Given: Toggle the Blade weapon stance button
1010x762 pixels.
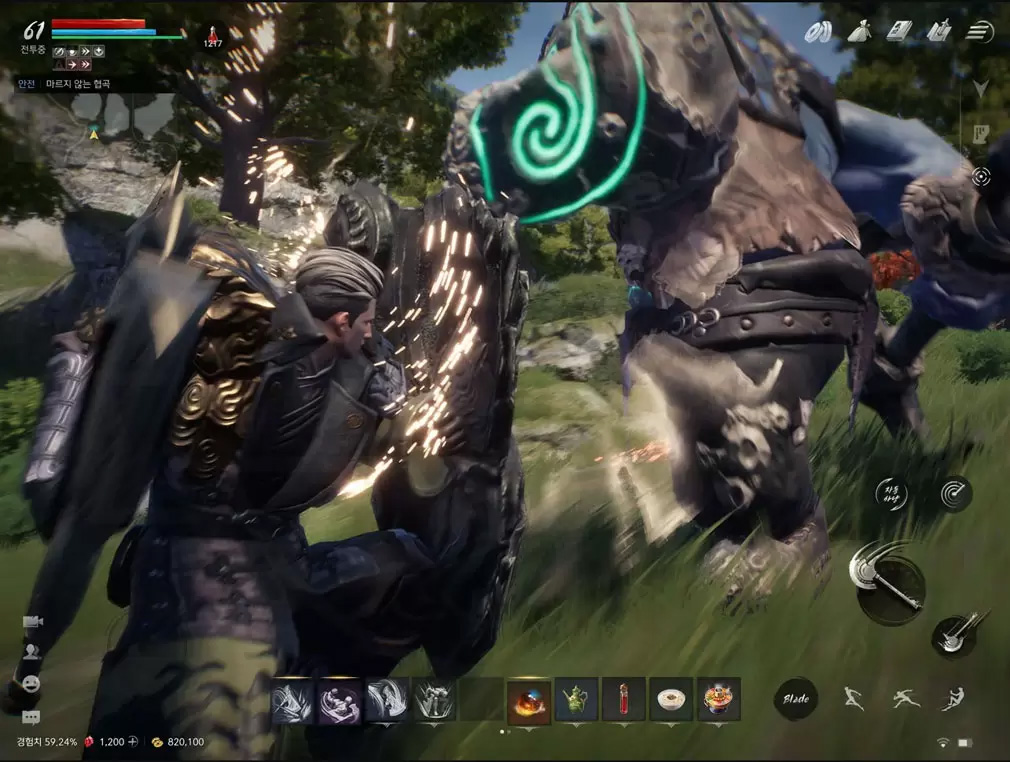Looking at the screenshot, I should [x=796, y=698].
